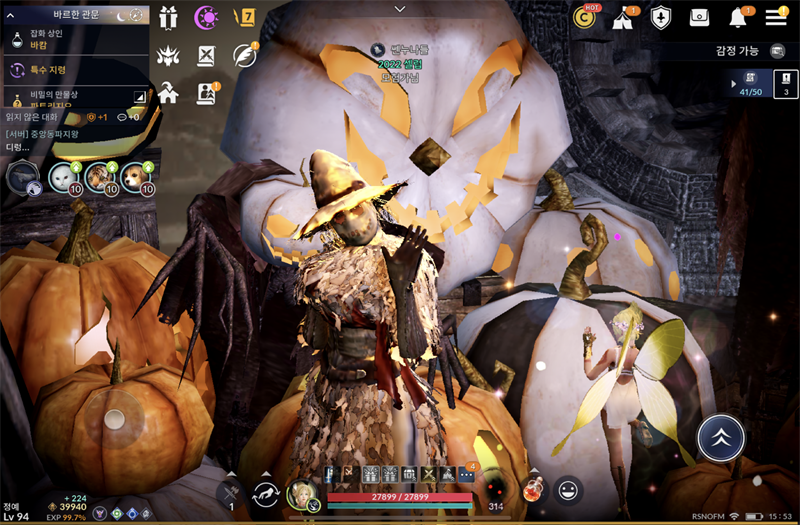Open the quill feather quest icon
This screenshot has width=800, height=525.
243,55
